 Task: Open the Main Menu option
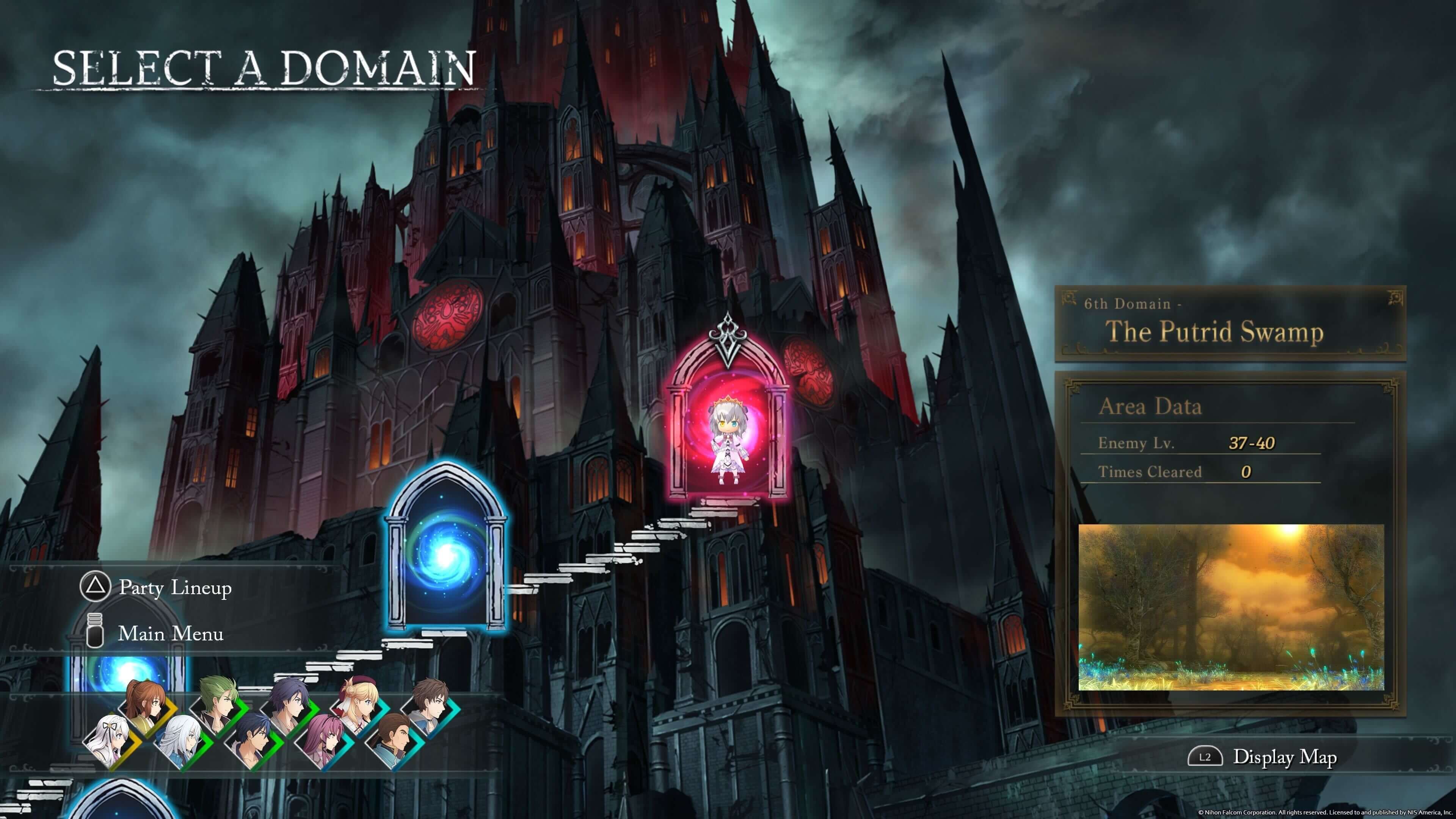pos(170,634)
